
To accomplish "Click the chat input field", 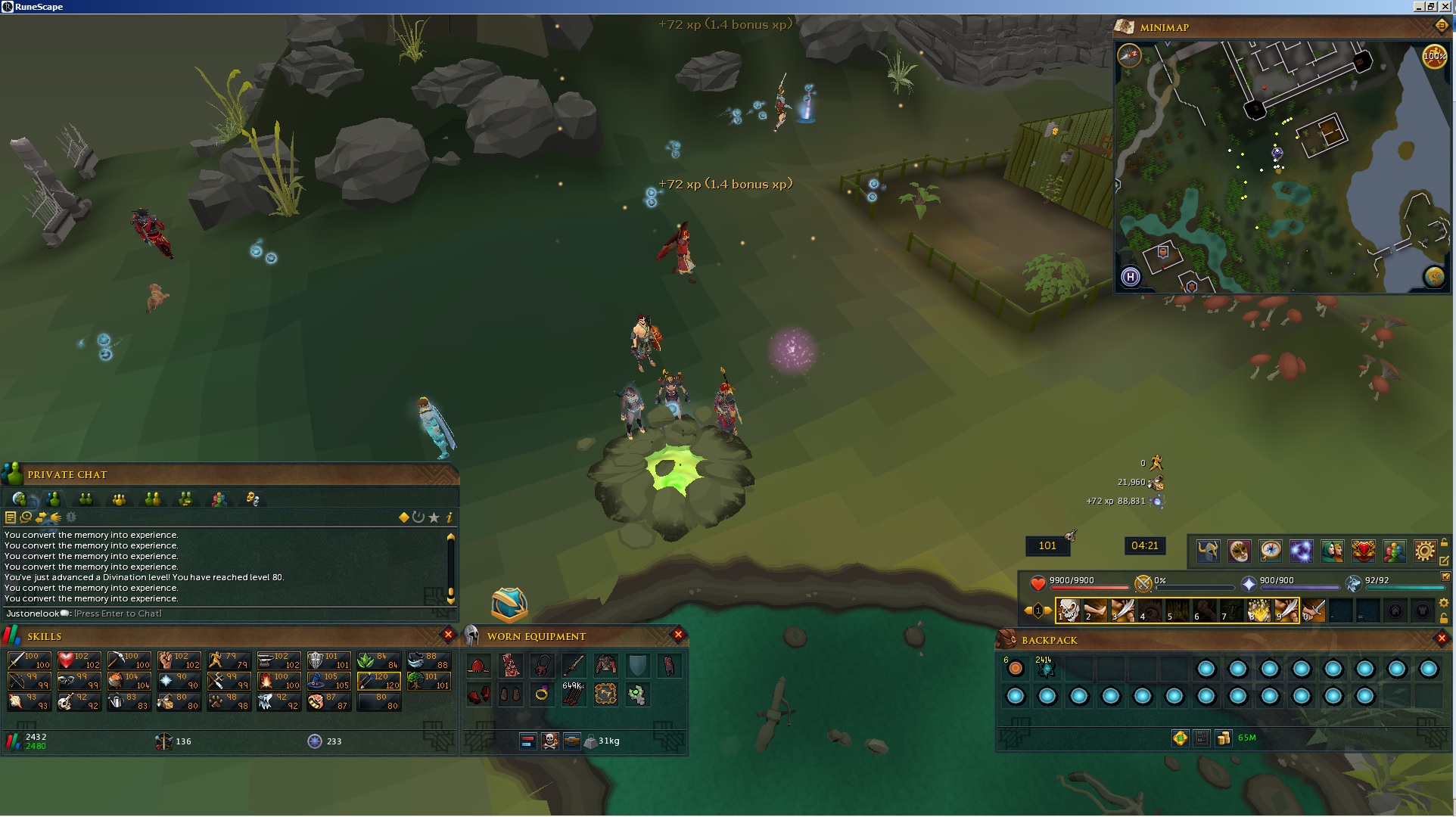I will click(x=227, y=614).
